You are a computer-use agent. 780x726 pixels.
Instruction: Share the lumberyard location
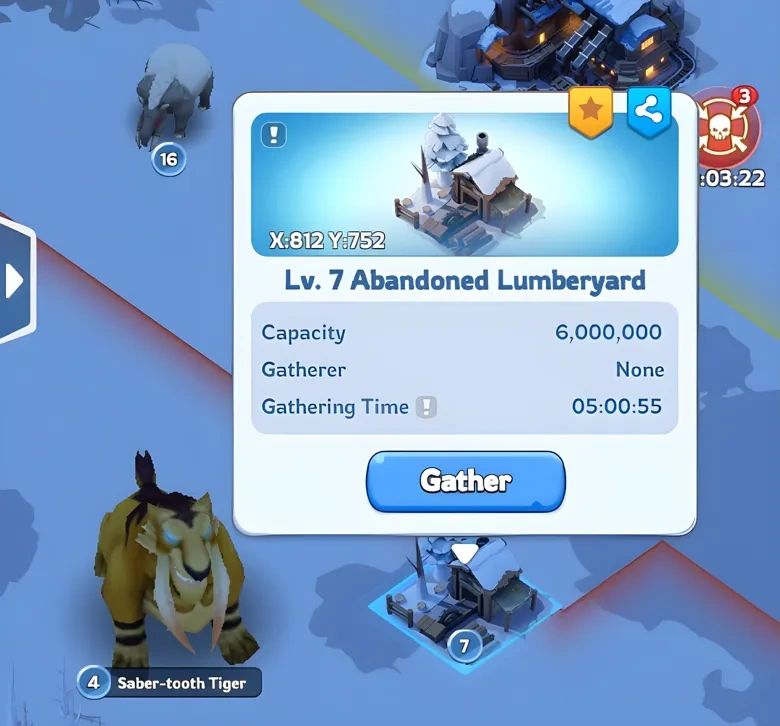point(648,113)
